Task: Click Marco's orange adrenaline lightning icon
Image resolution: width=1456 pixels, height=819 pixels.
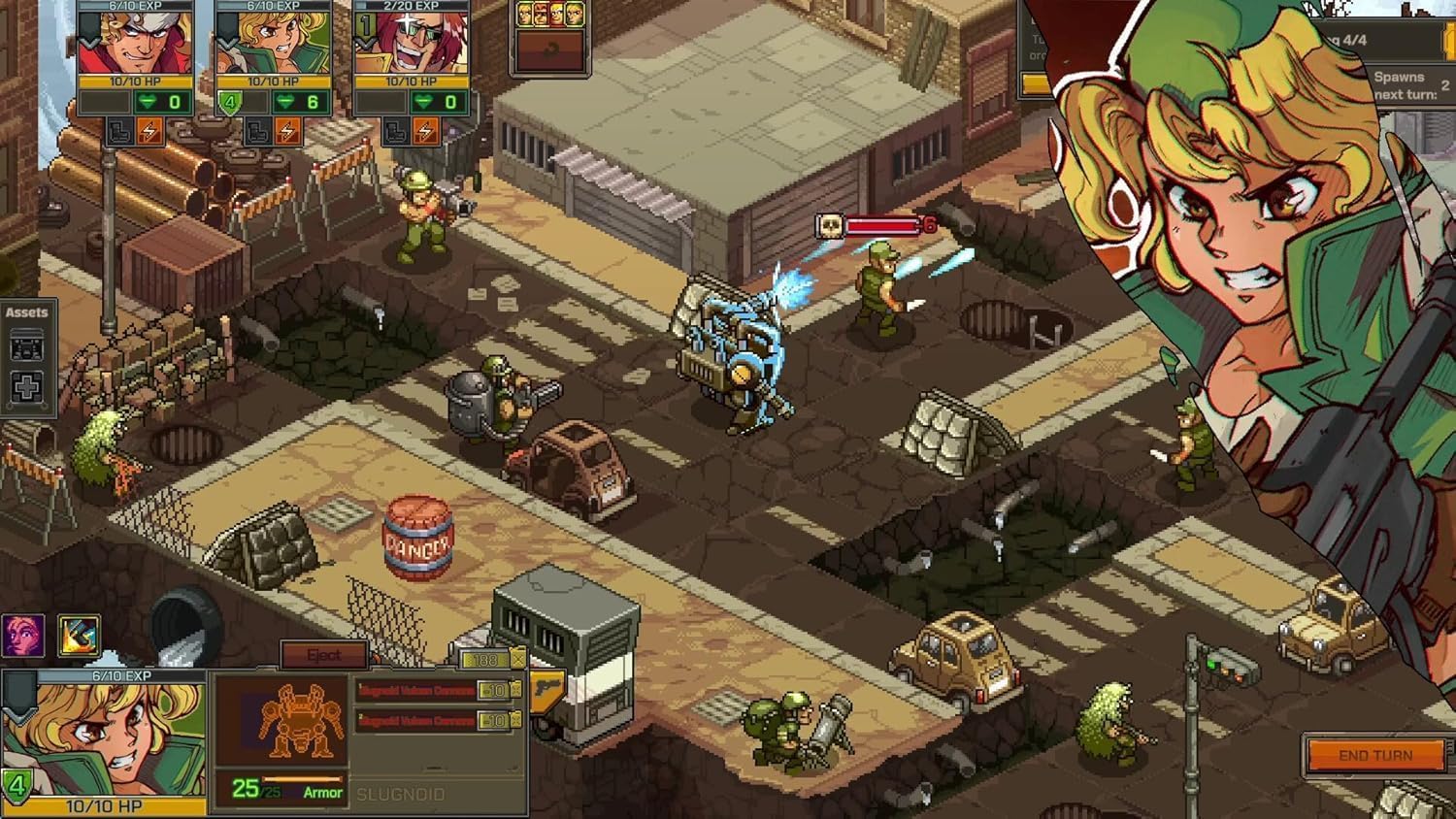Action: 149,131
